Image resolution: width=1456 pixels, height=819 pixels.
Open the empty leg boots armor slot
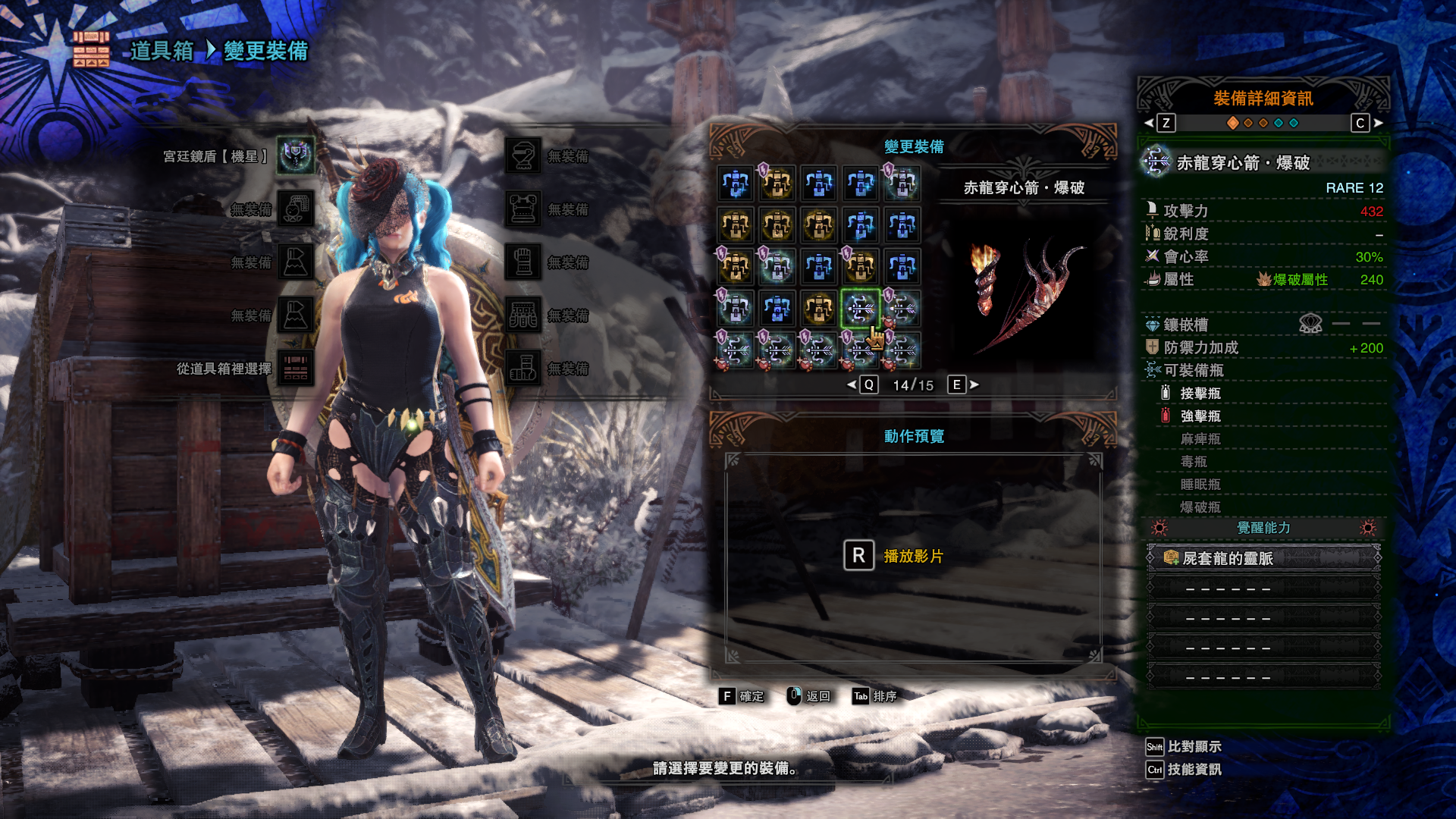click(x=523, y=369)
